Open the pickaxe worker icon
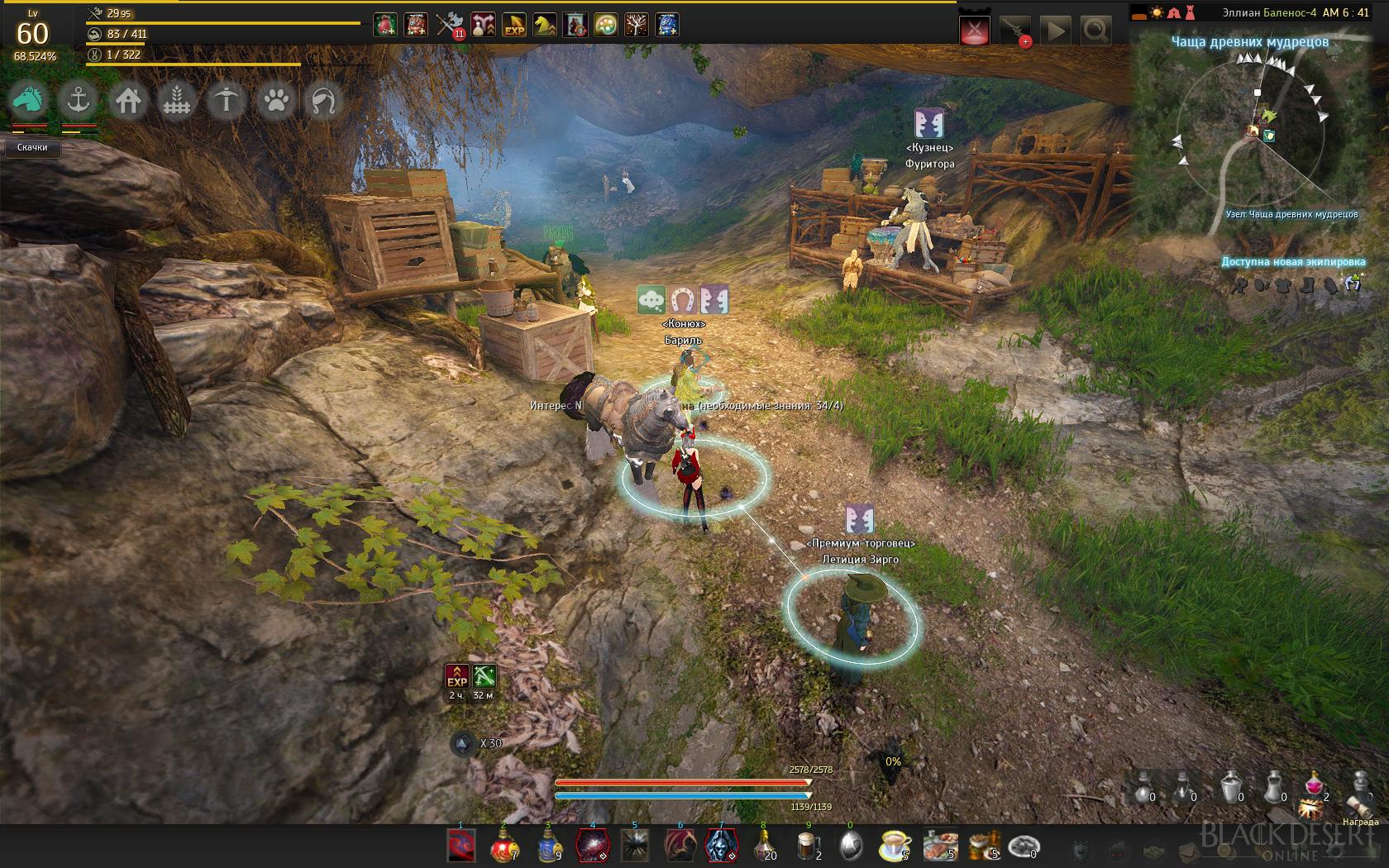This screenshot has width=1389, height=868. pos(226,101)
